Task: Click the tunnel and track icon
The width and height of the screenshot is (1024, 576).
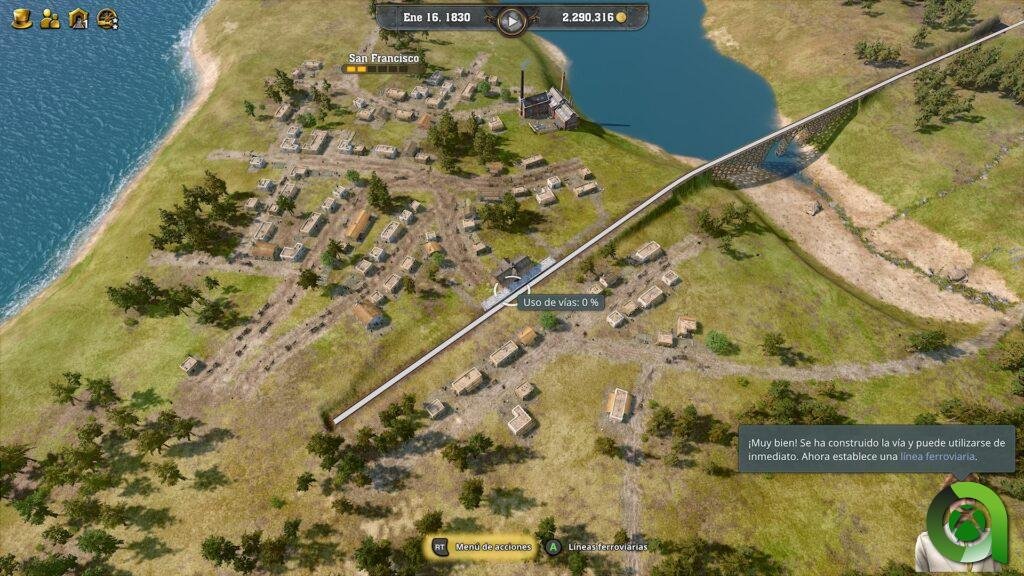Action: click(78, 17)
